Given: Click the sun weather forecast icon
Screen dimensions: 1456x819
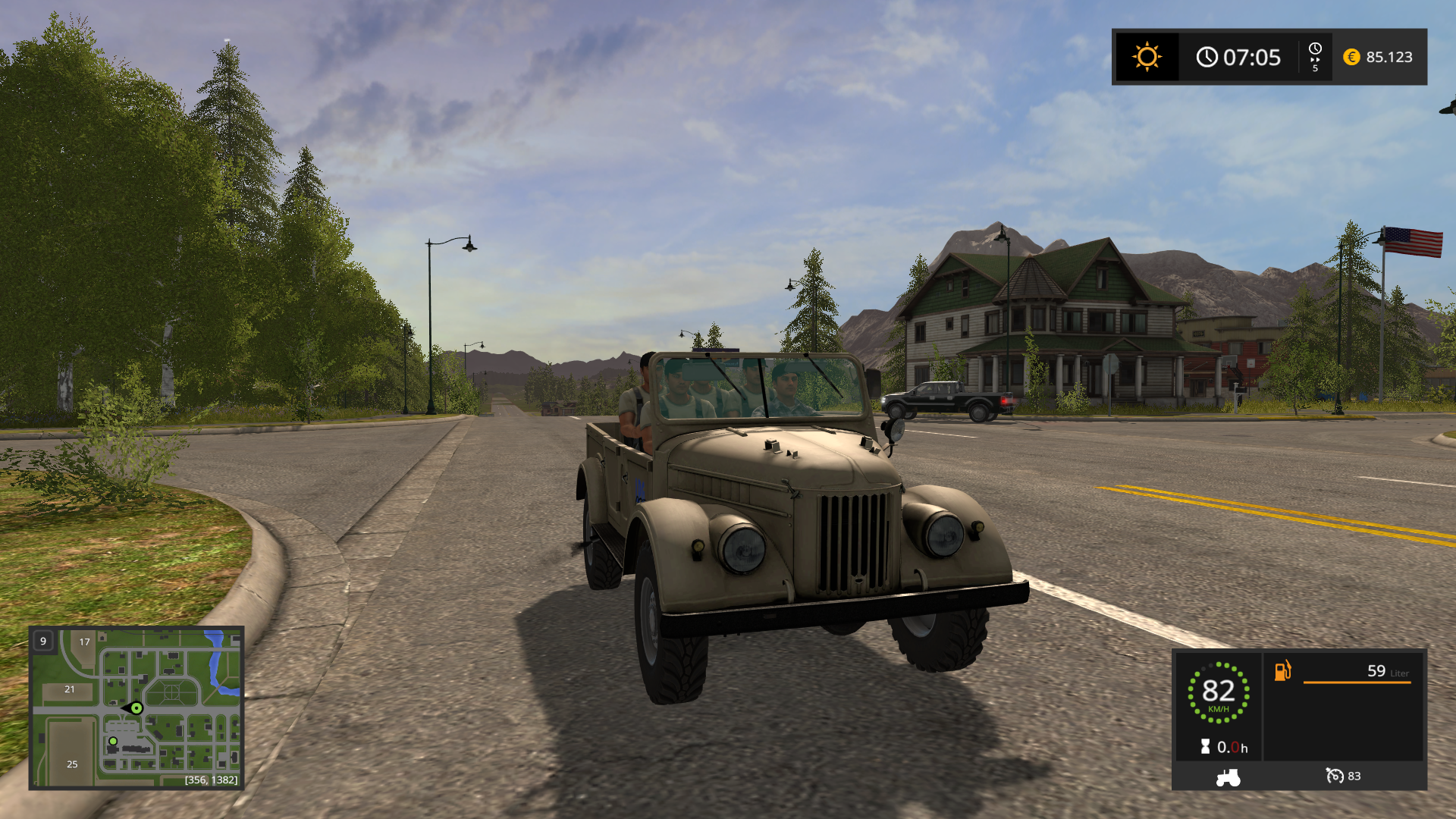Looking at the screenshot, I should (1147, 57).
